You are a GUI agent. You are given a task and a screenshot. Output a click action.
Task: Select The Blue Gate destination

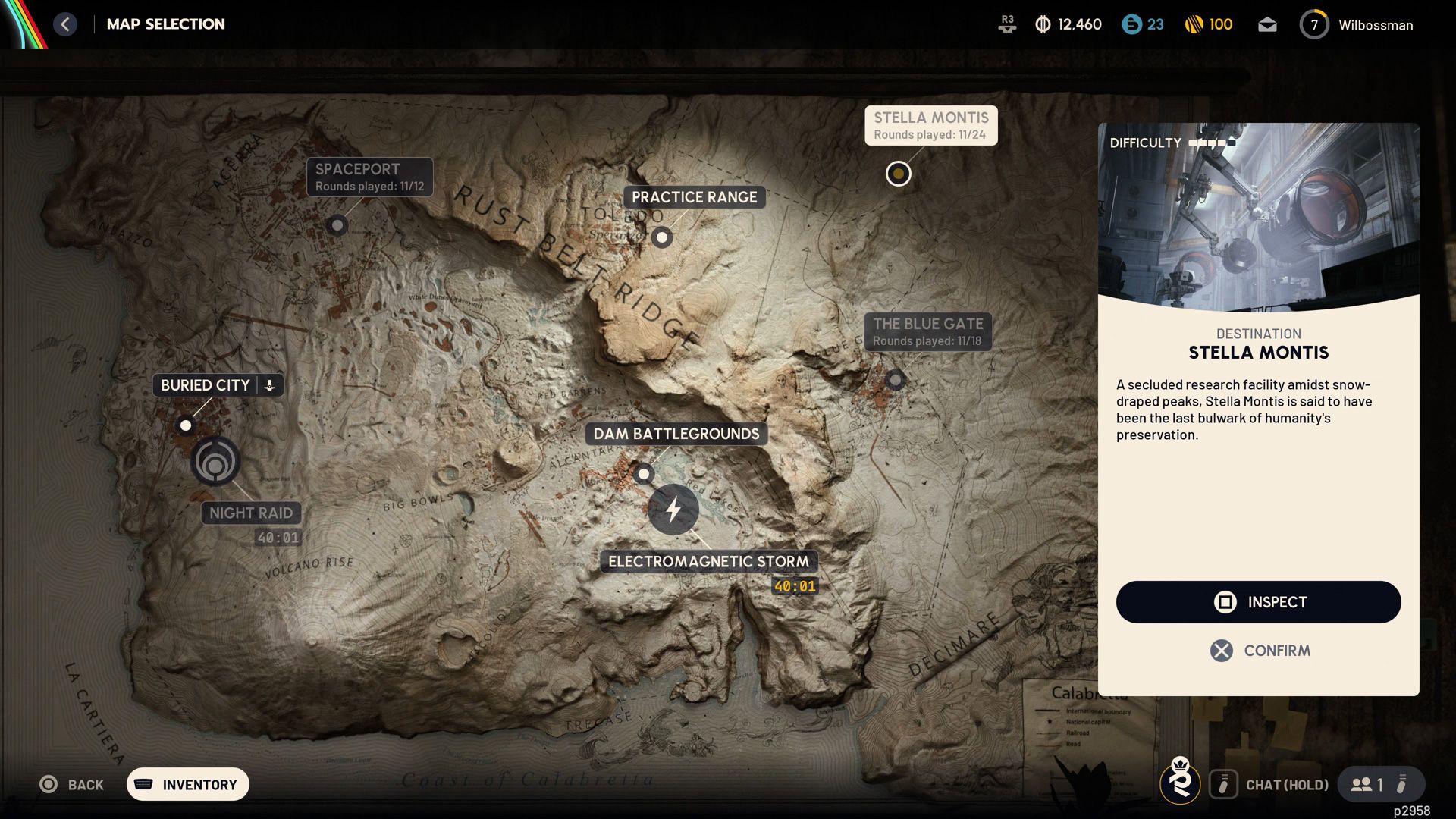click(895, 380)
